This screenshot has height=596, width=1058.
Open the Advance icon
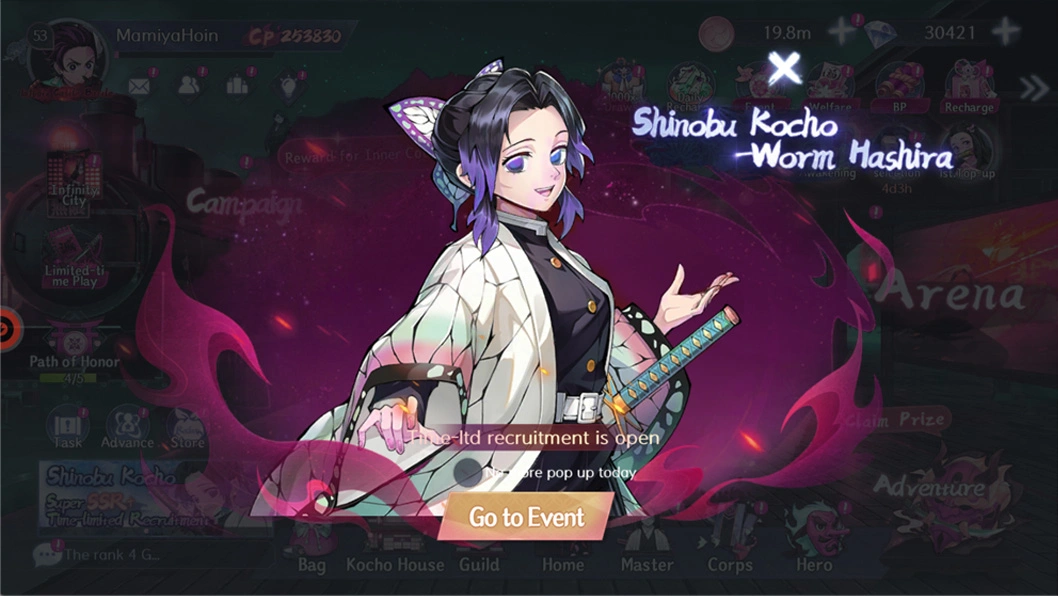click(127, 430)
